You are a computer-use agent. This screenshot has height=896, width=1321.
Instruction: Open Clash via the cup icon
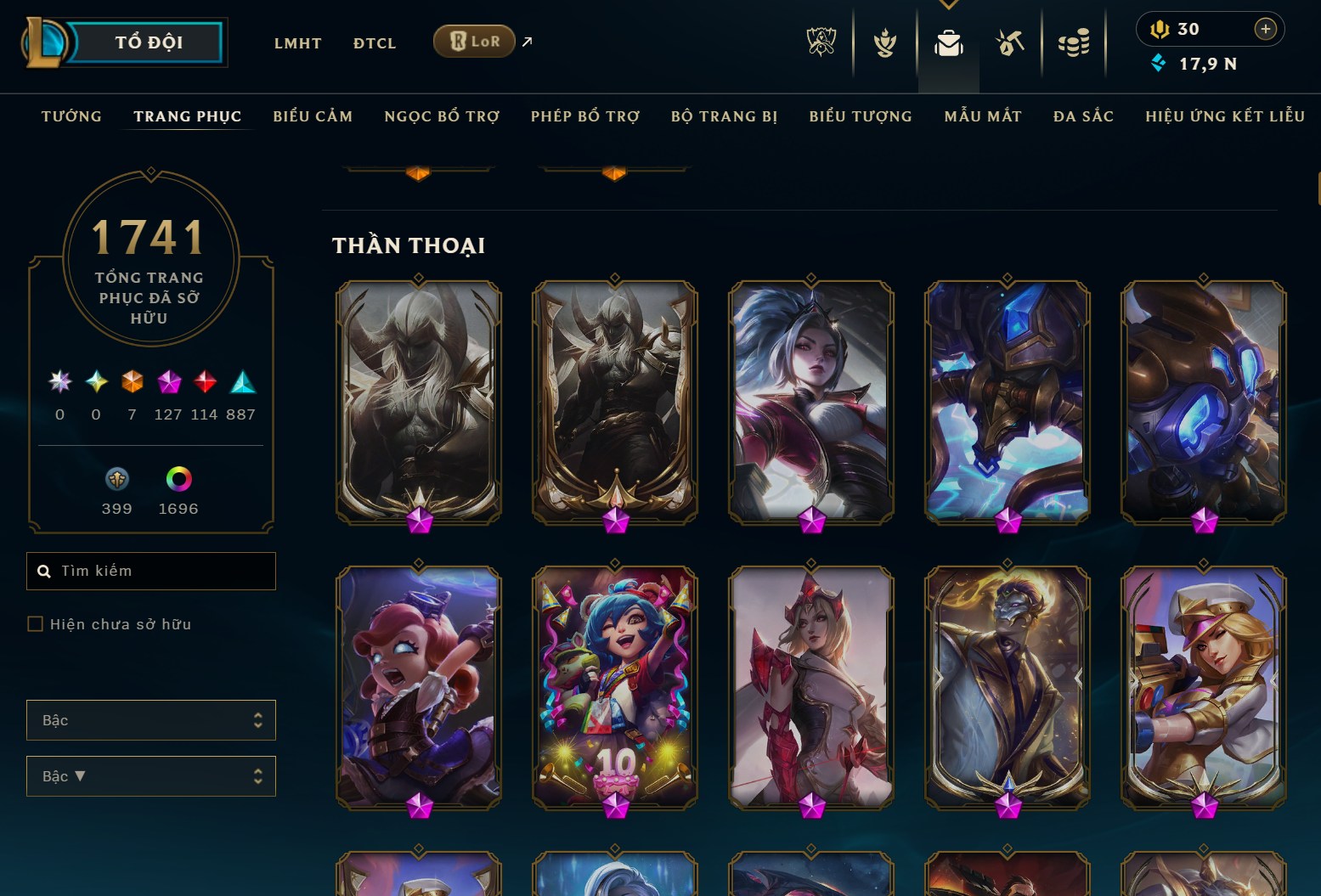[x=885, y=41]
